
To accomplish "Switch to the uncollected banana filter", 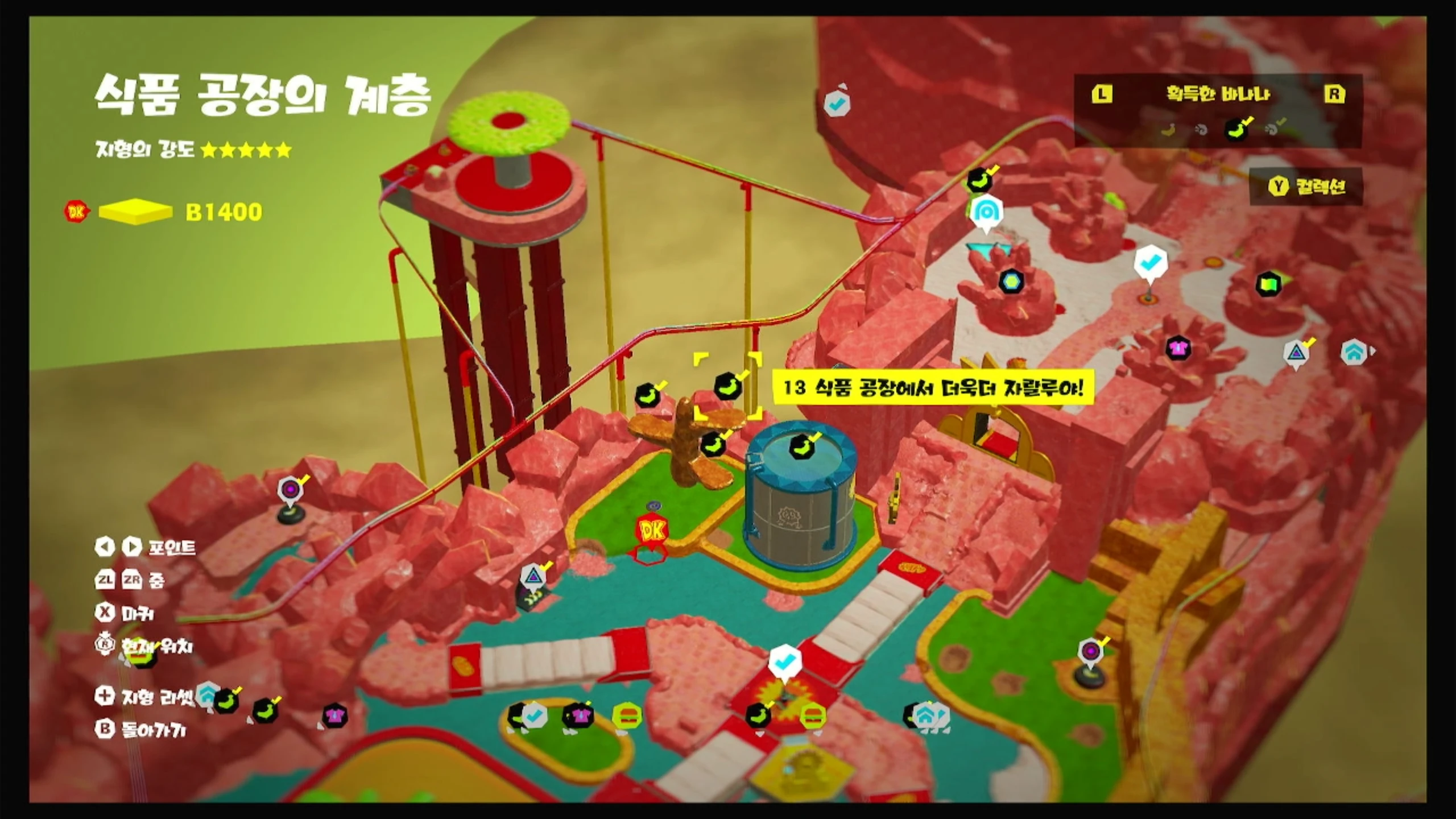I will click(1169, 130).
